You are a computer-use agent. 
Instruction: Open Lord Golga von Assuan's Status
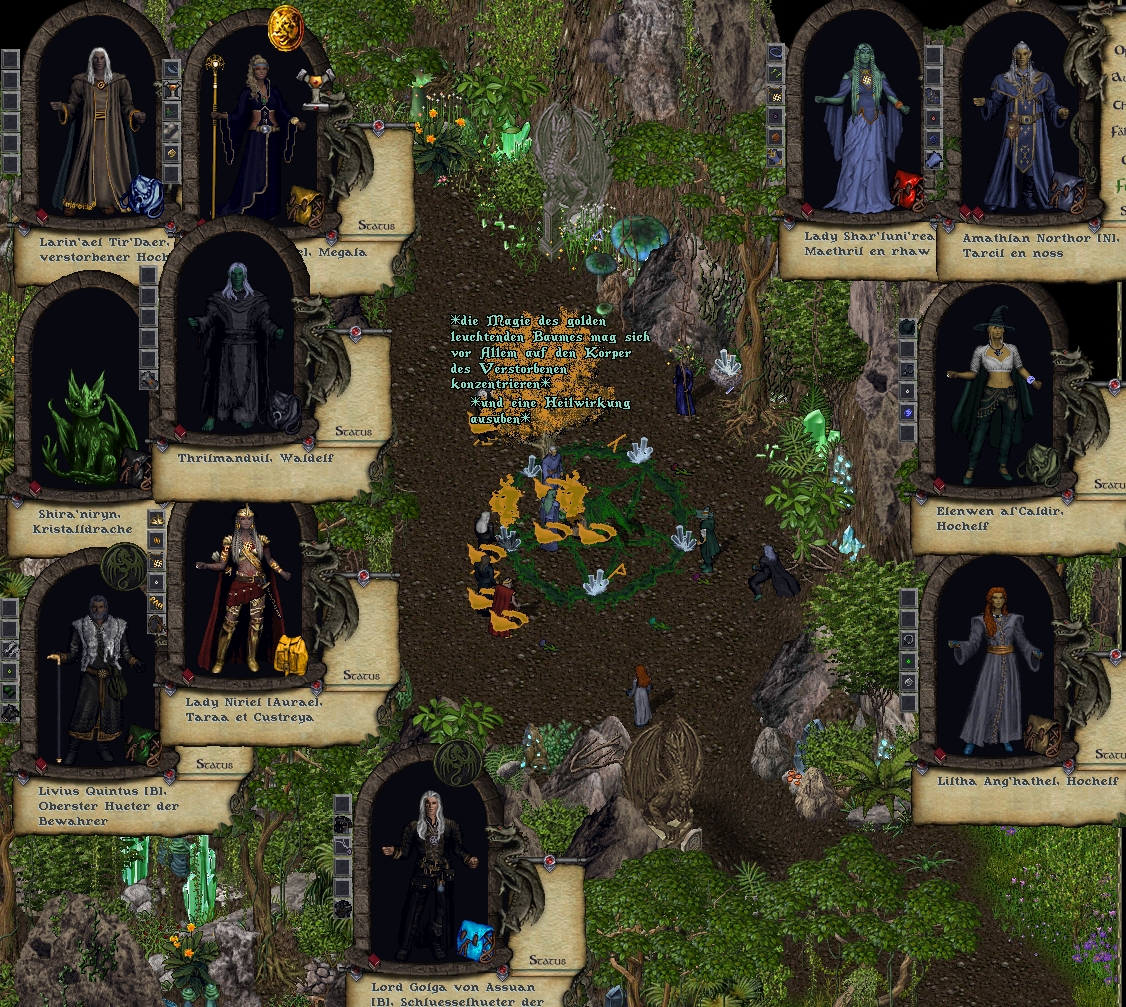[547, 960]
